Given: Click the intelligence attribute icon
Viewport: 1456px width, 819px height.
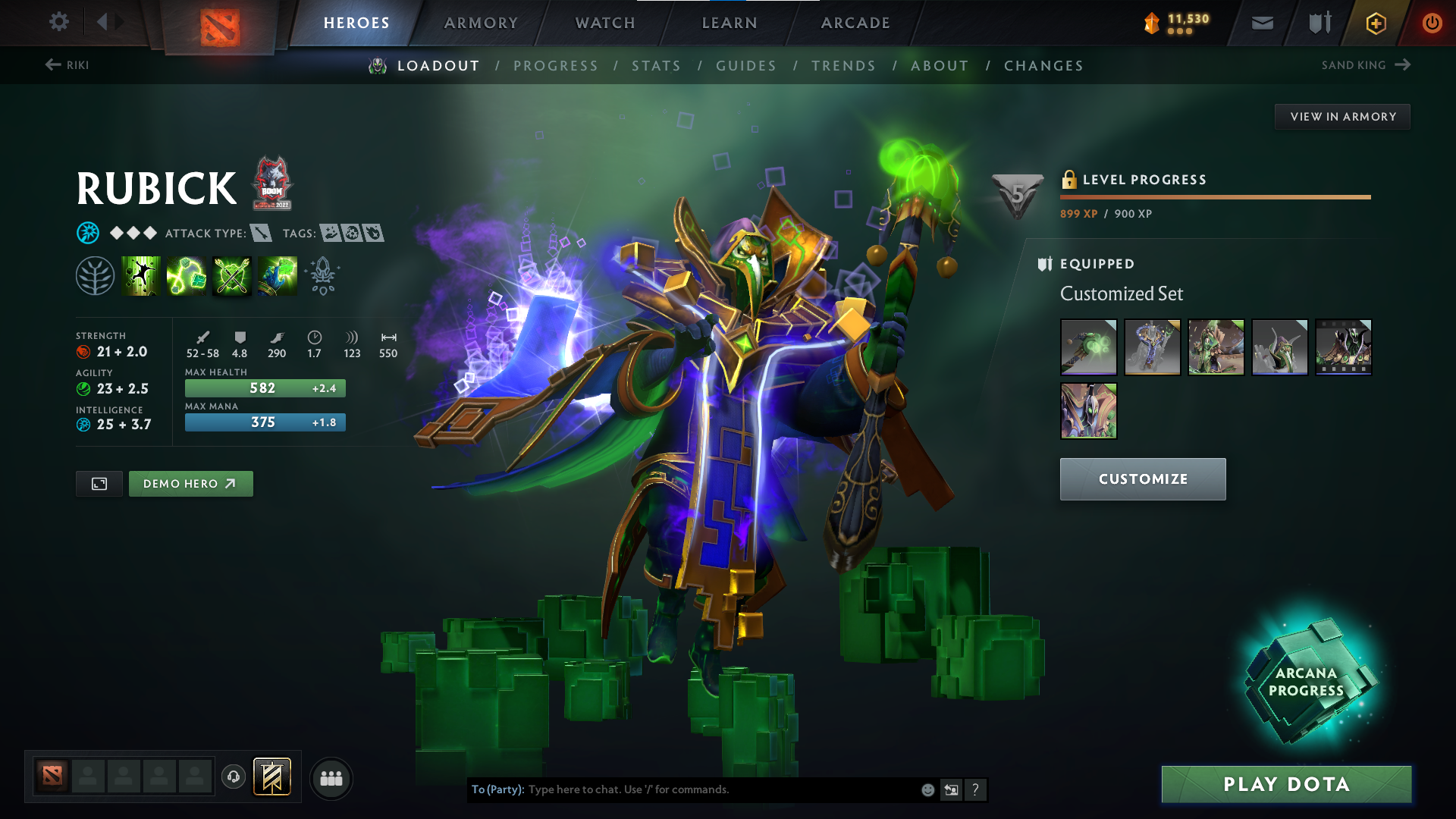Looking at the screenshot, I should tap(83, 424).
